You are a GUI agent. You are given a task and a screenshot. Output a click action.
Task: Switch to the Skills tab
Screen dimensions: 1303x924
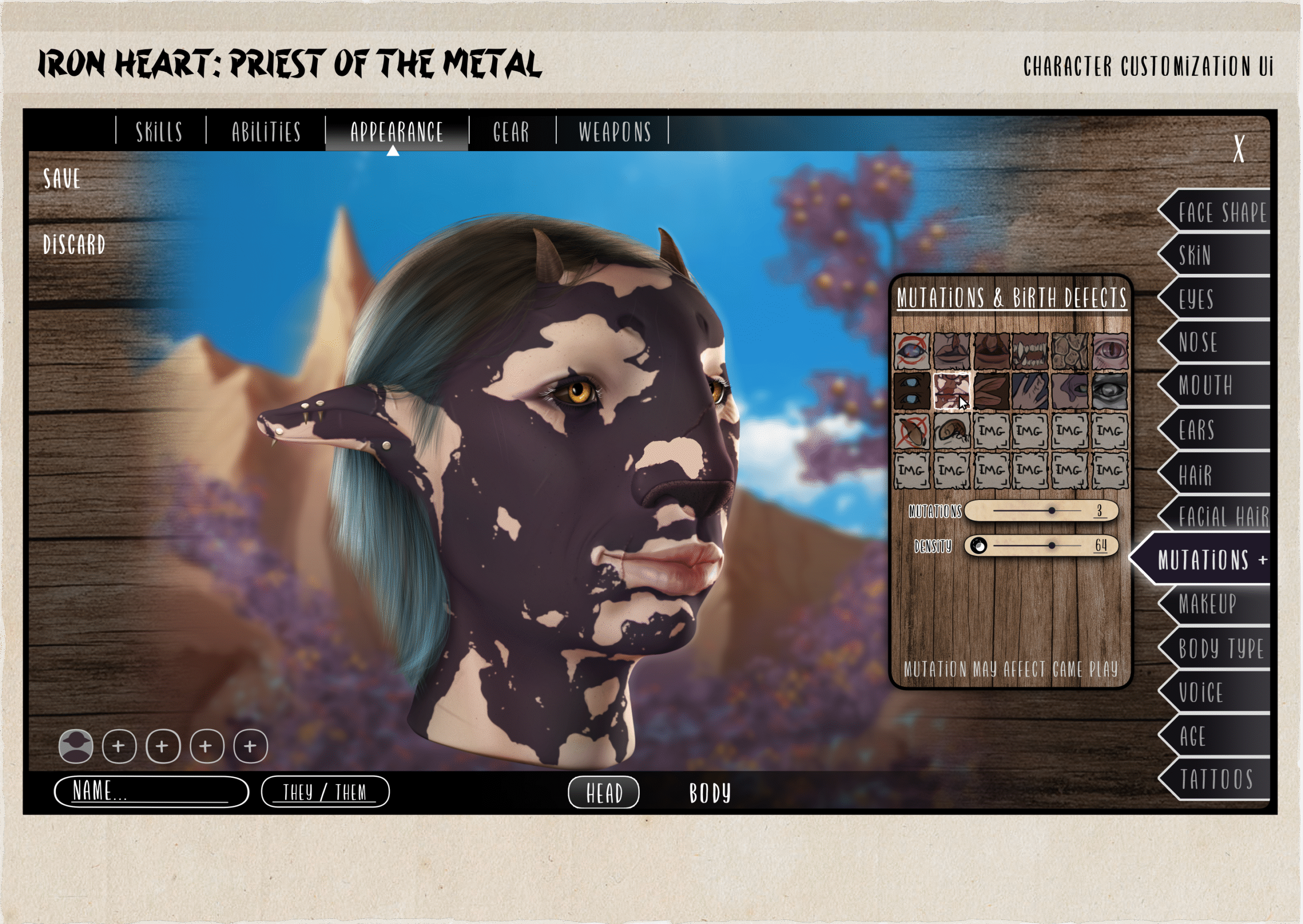tap(159, 131)
